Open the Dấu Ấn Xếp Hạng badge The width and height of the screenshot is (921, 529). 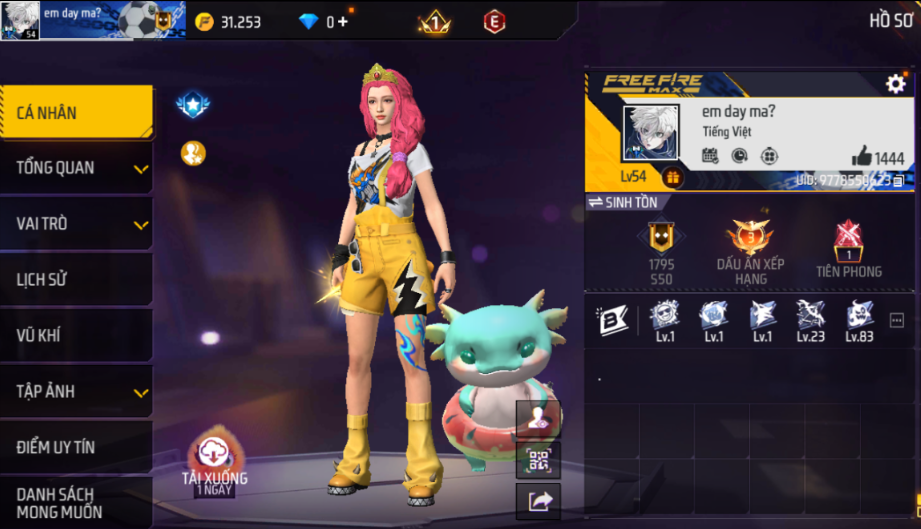pos(750,250)
